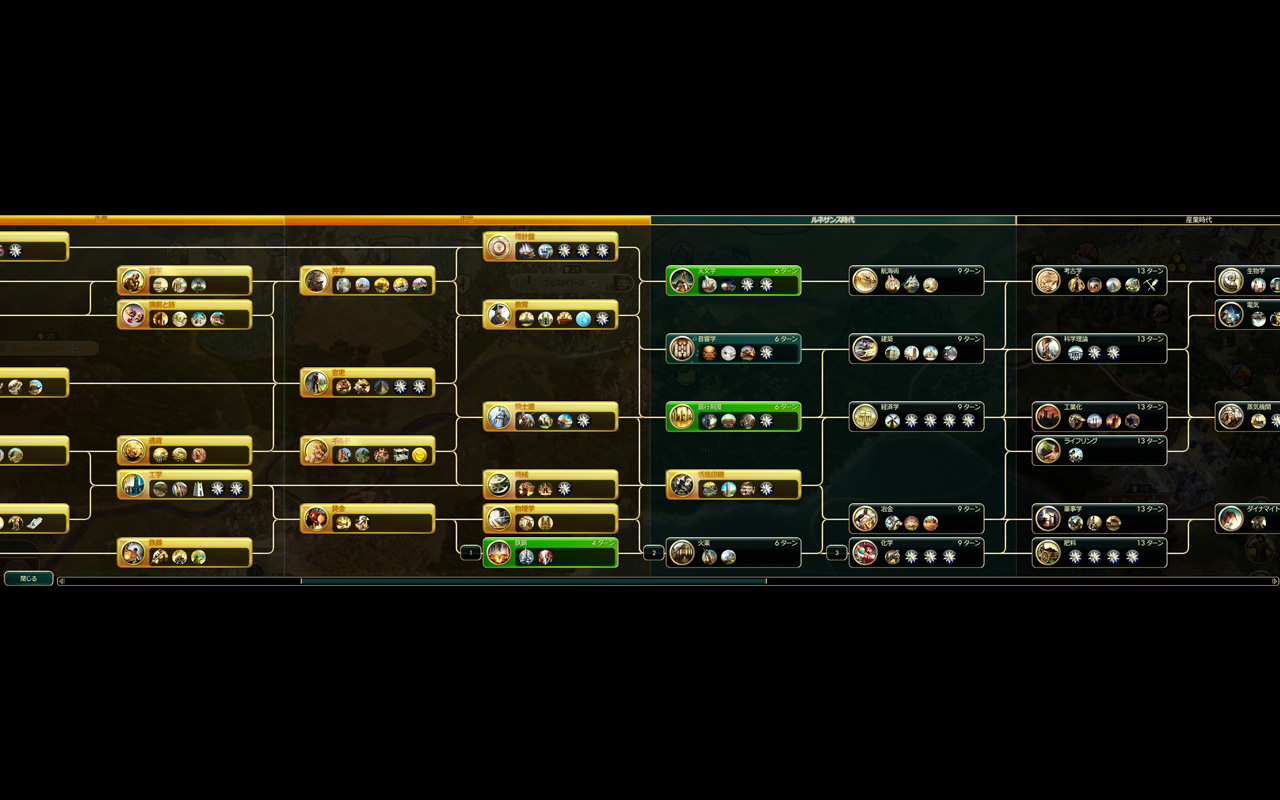Click the Steel (鉄鋼) tech in progress
Viewport: 1280px width, 800px height.
point(551,553)
